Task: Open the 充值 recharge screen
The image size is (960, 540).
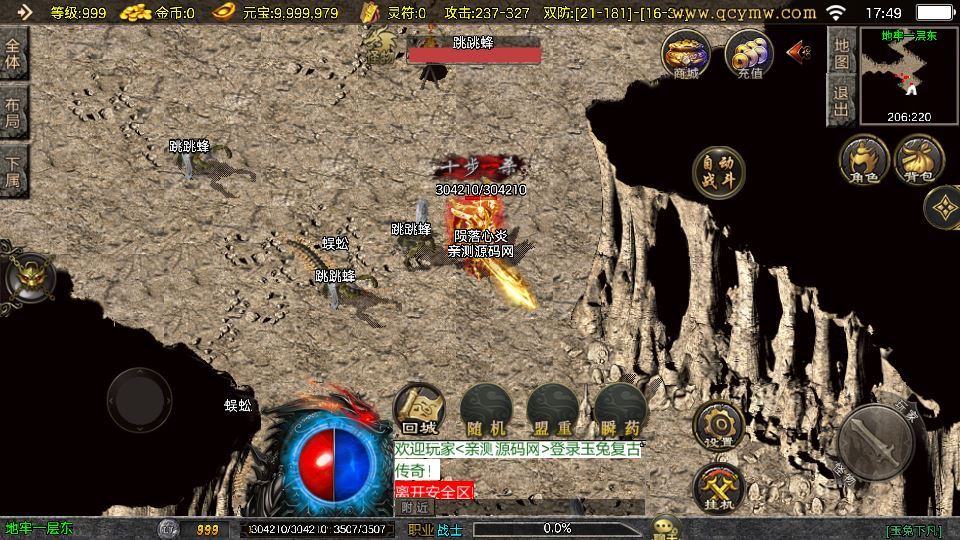Action: point(749,53)
